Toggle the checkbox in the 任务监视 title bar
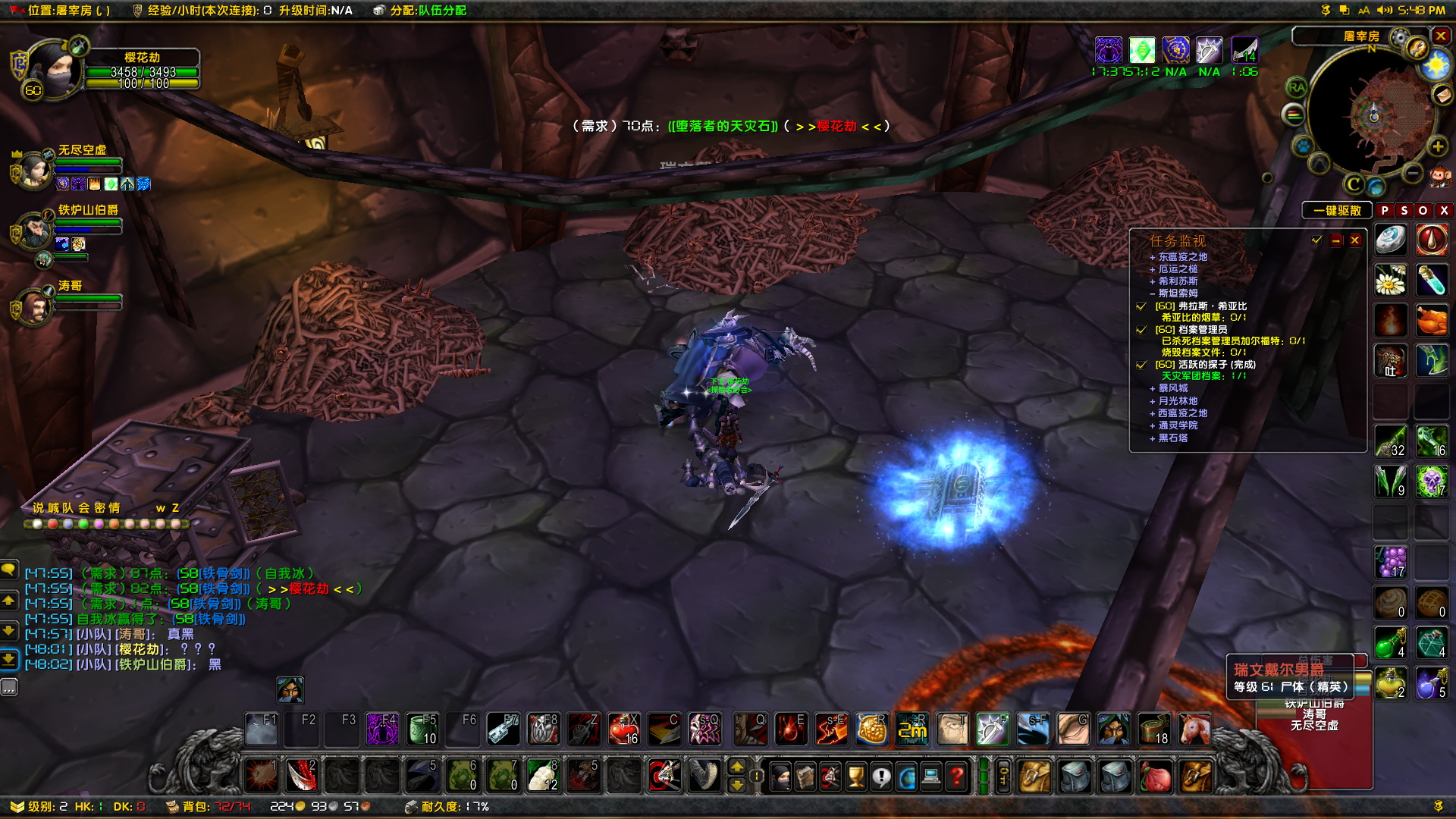This screenshot has width=1456, height=819. pos(1316,240)
